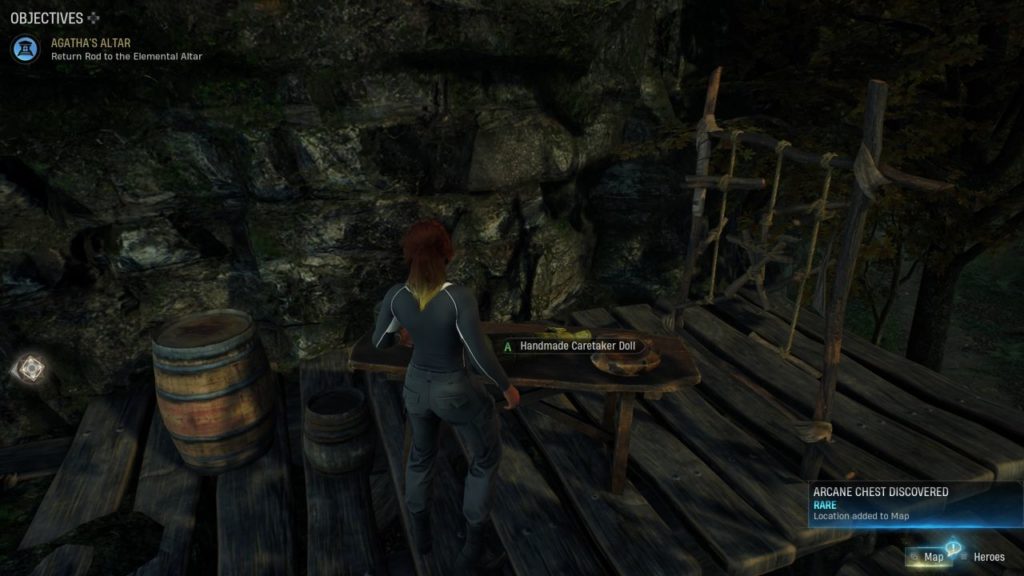Open the Heroes menu
Screen dimensions: 1024x576
tap(986, 557)
